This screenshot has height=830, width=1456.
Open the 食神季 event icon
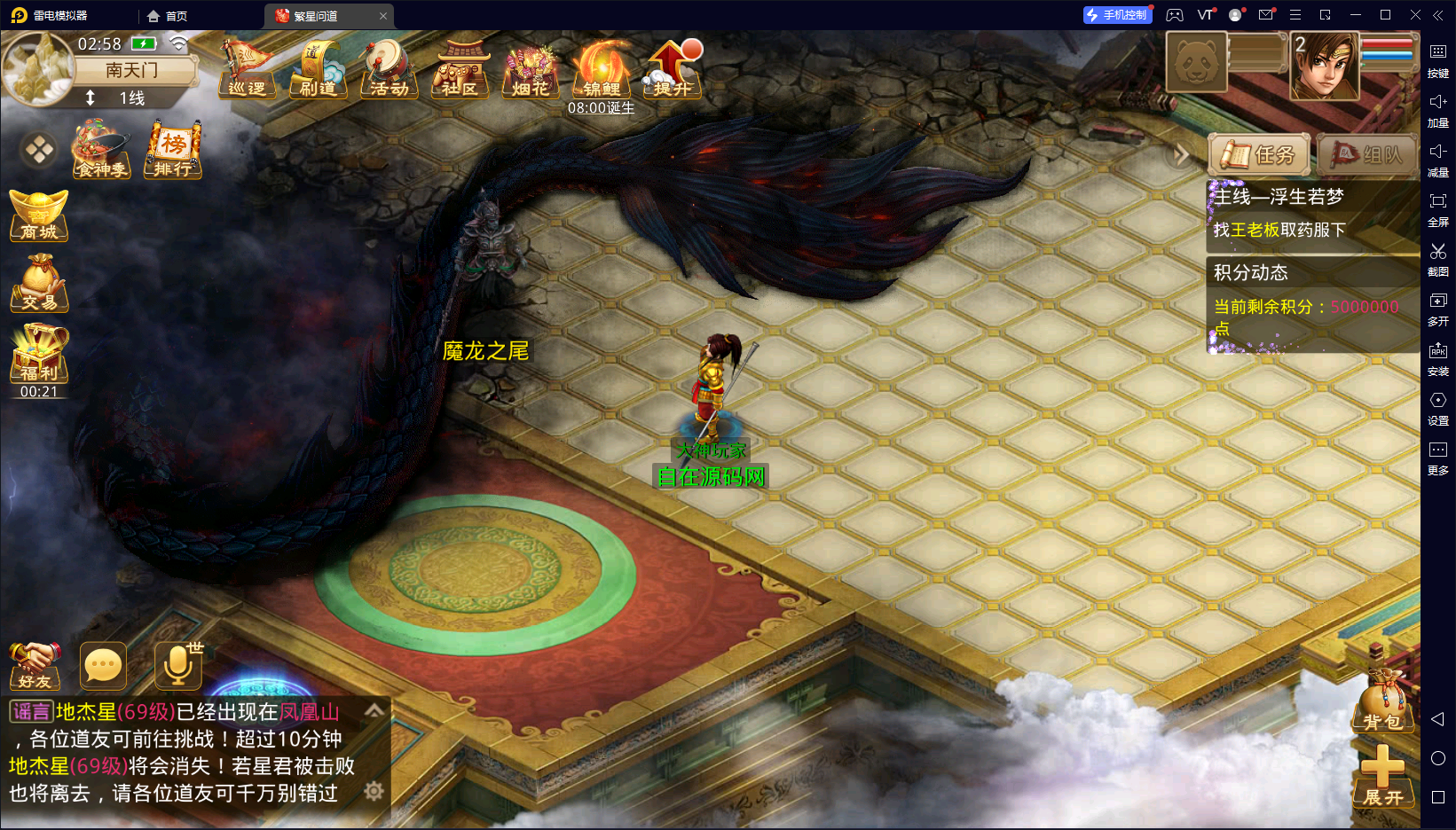[x=101, y=150]
